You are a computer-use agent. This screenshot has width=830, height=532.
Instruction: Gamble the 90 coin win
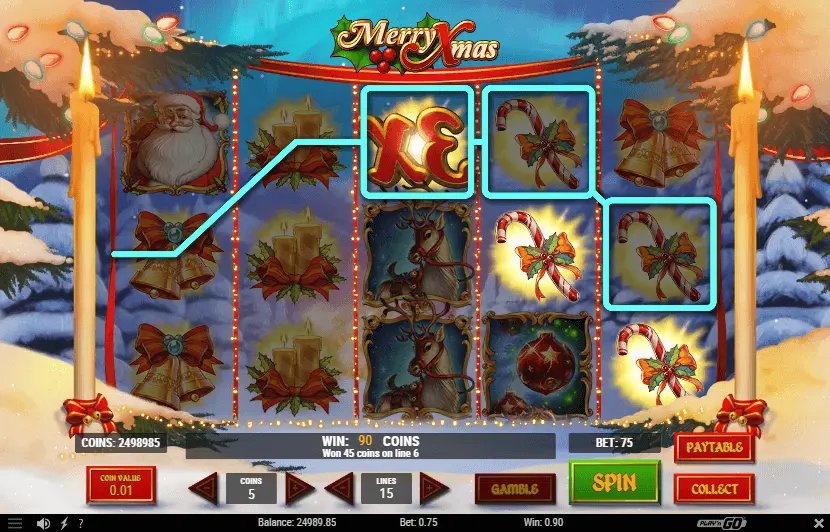pos(514,489)
